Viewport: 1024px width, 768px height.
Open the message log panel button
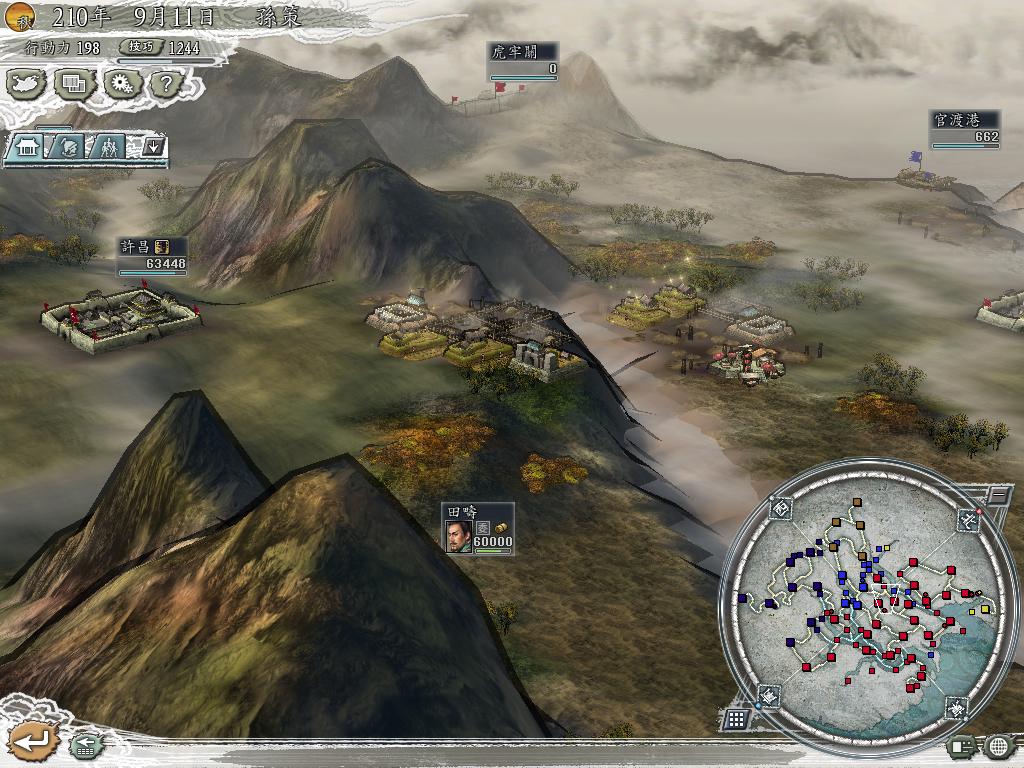coord(963,746)
